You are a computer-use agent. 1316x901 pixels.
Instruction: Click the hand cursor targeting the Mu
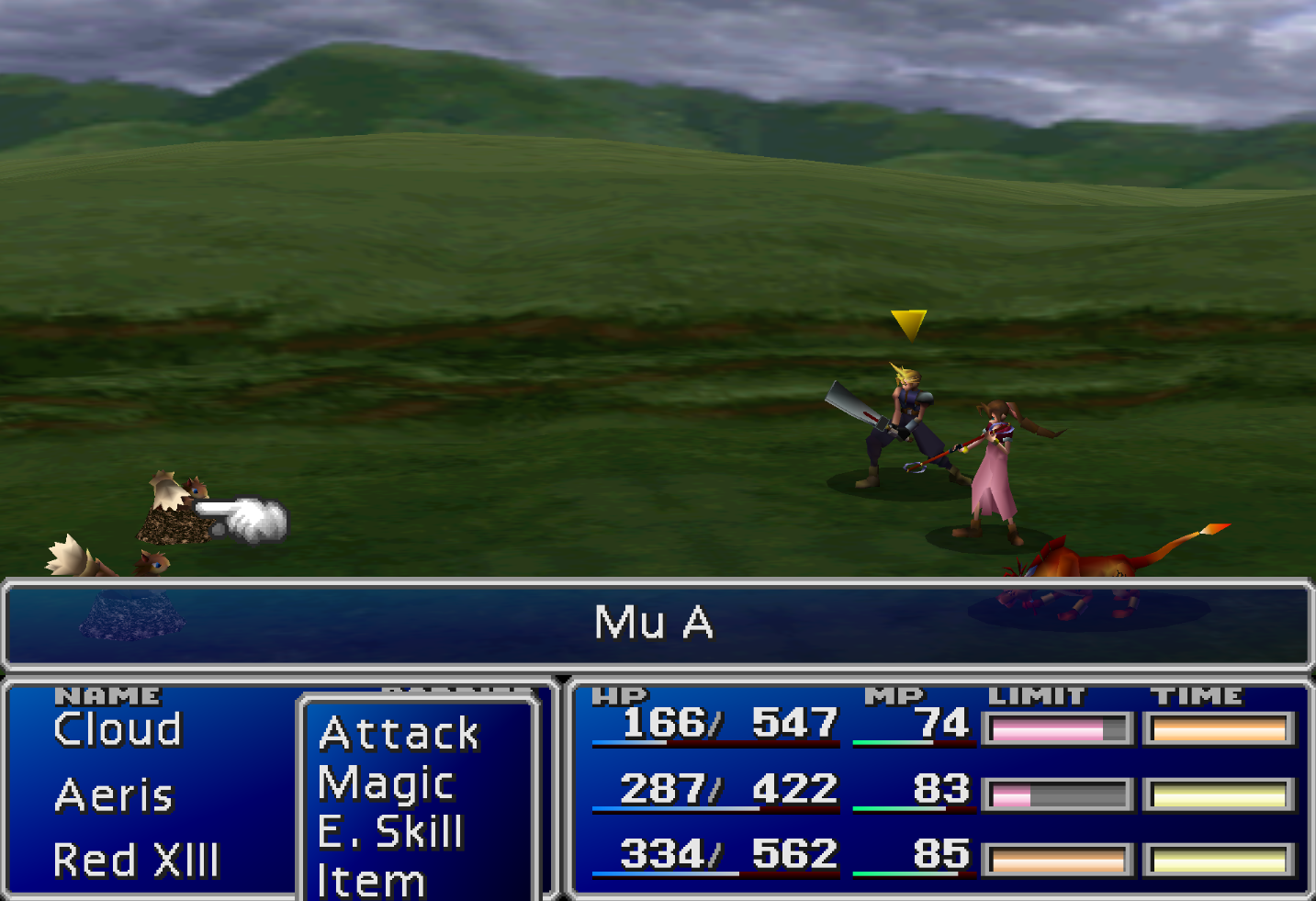pos(243,515)
